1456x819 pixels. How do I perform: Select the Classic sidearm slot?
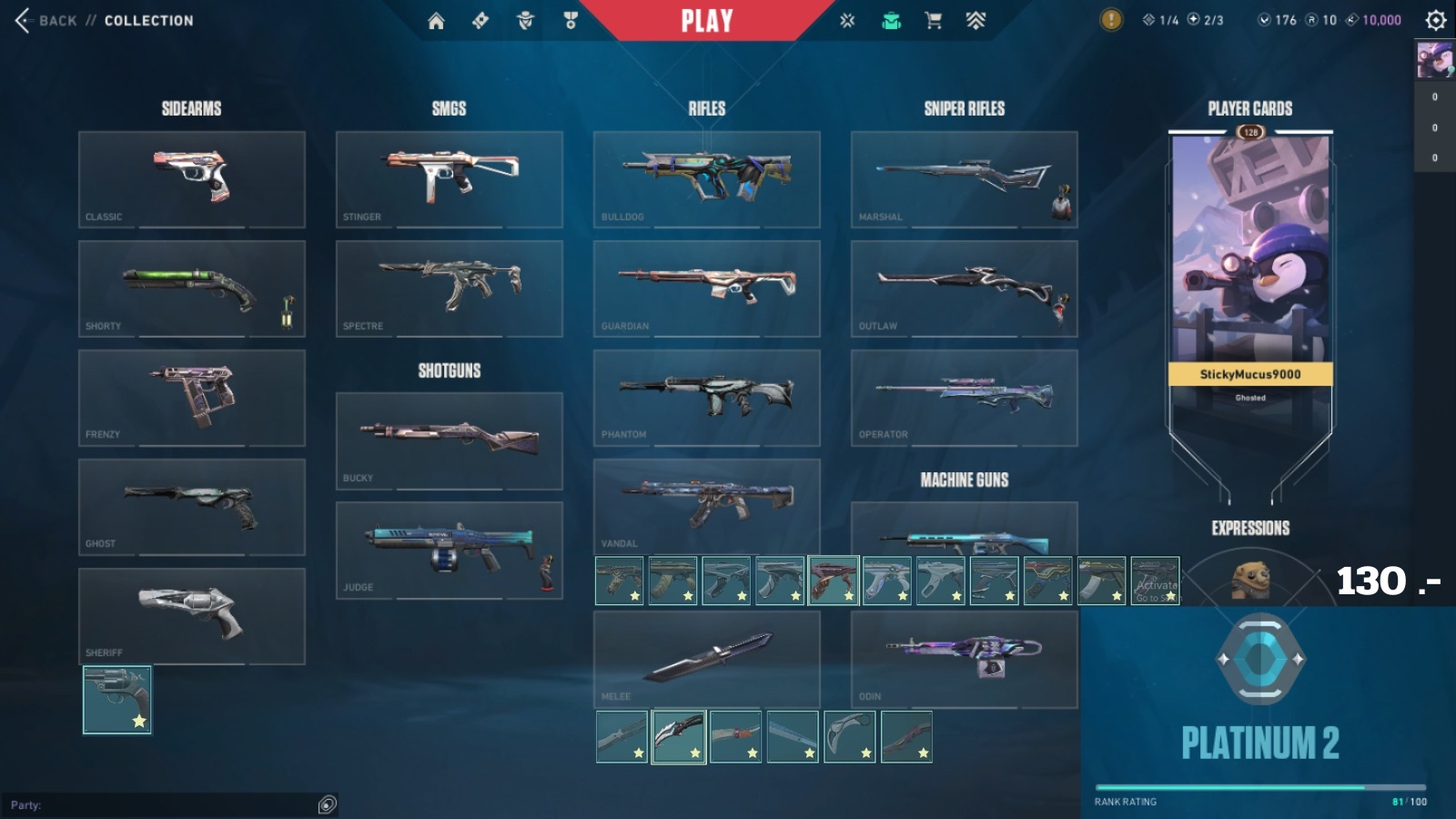191,179
